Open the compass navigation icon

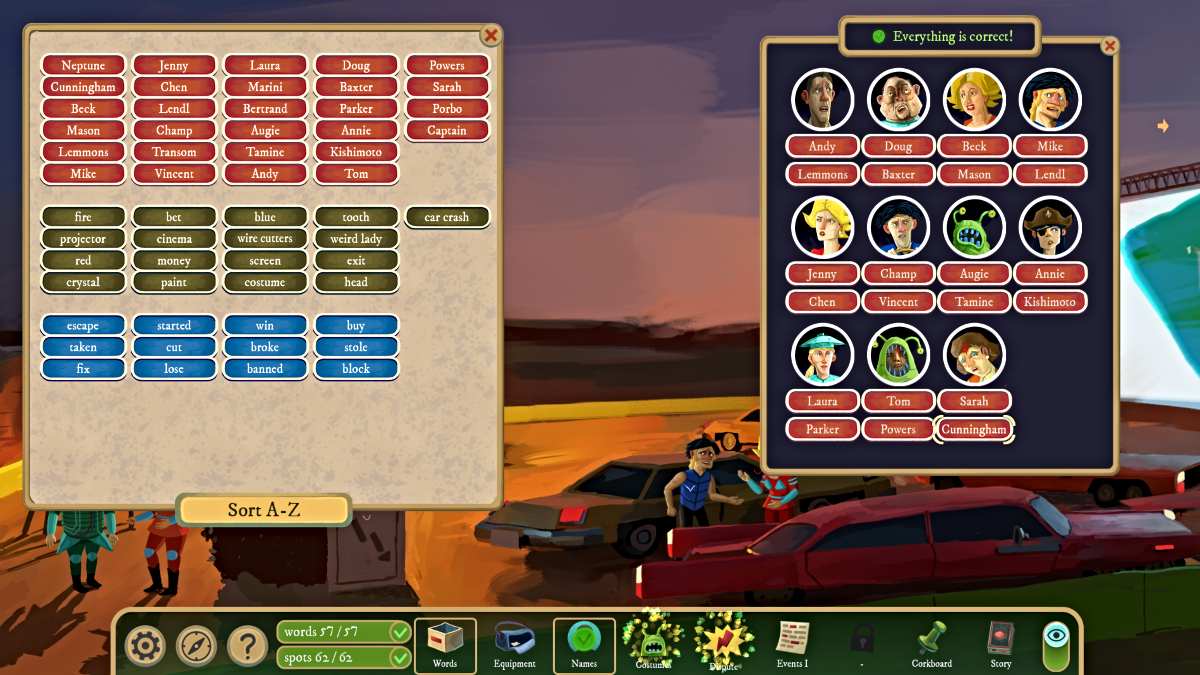click(196, 646)
